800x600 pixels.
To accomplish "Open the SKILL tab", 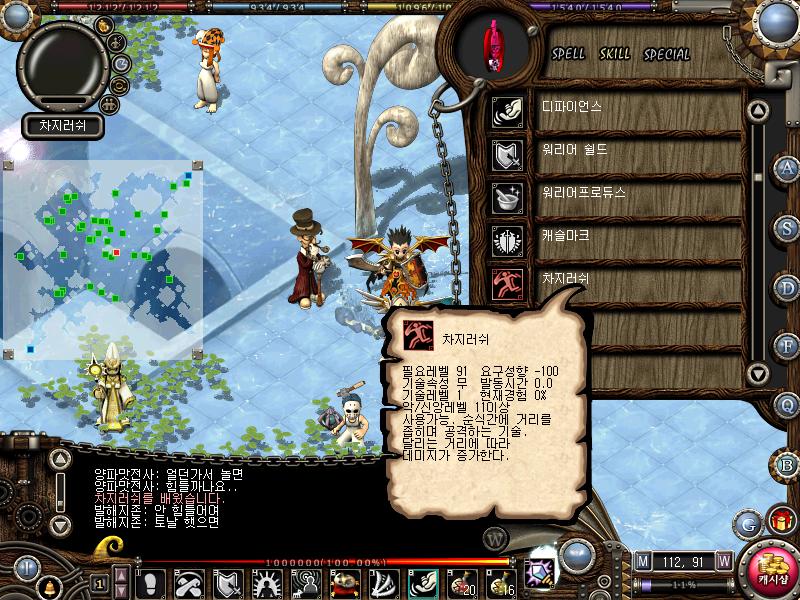I will tap(614, 54).
